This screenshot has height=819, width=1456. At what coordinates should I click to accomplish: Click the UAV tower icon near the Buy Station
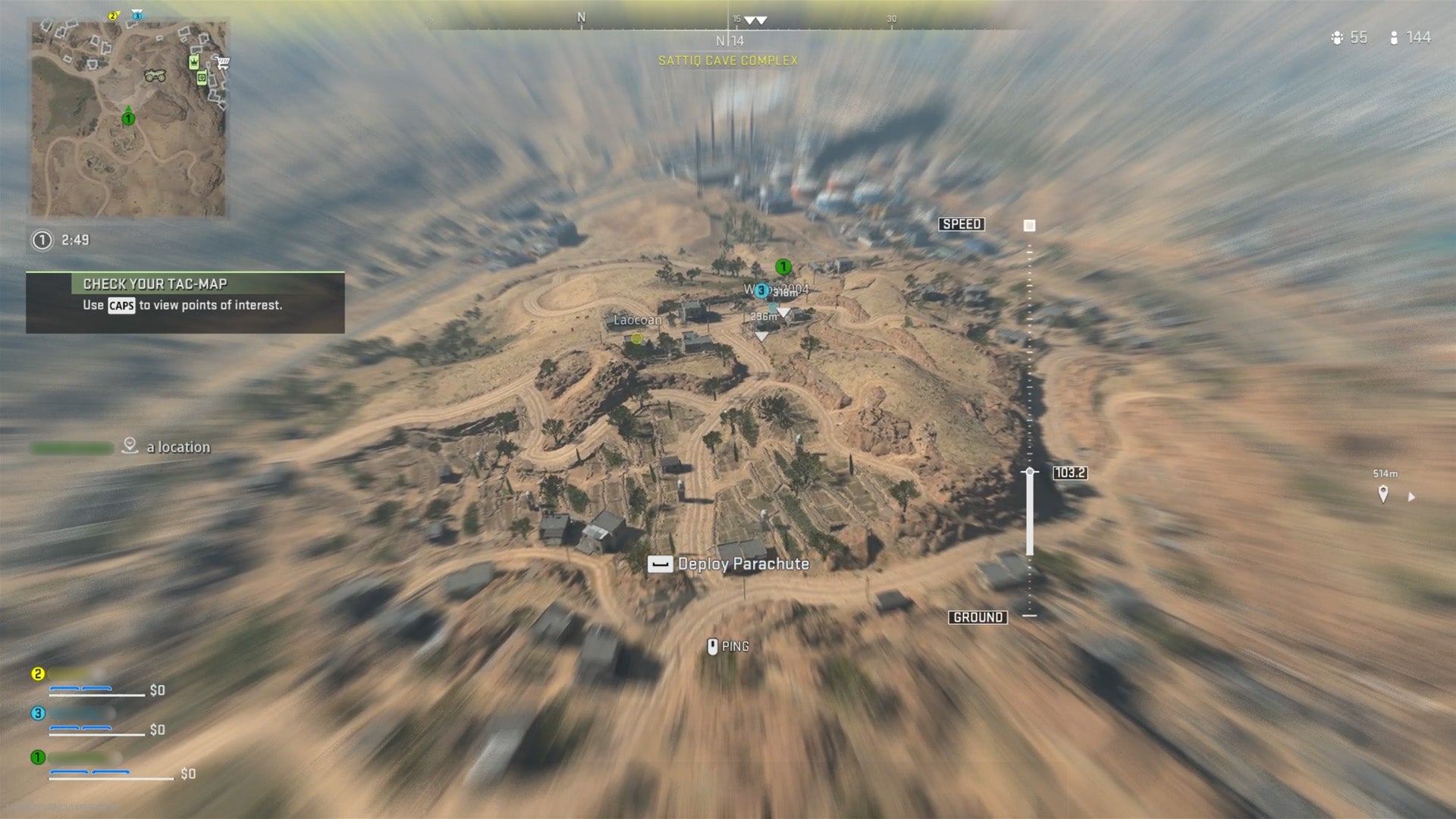pyautogui.click(x=202, y=77)
